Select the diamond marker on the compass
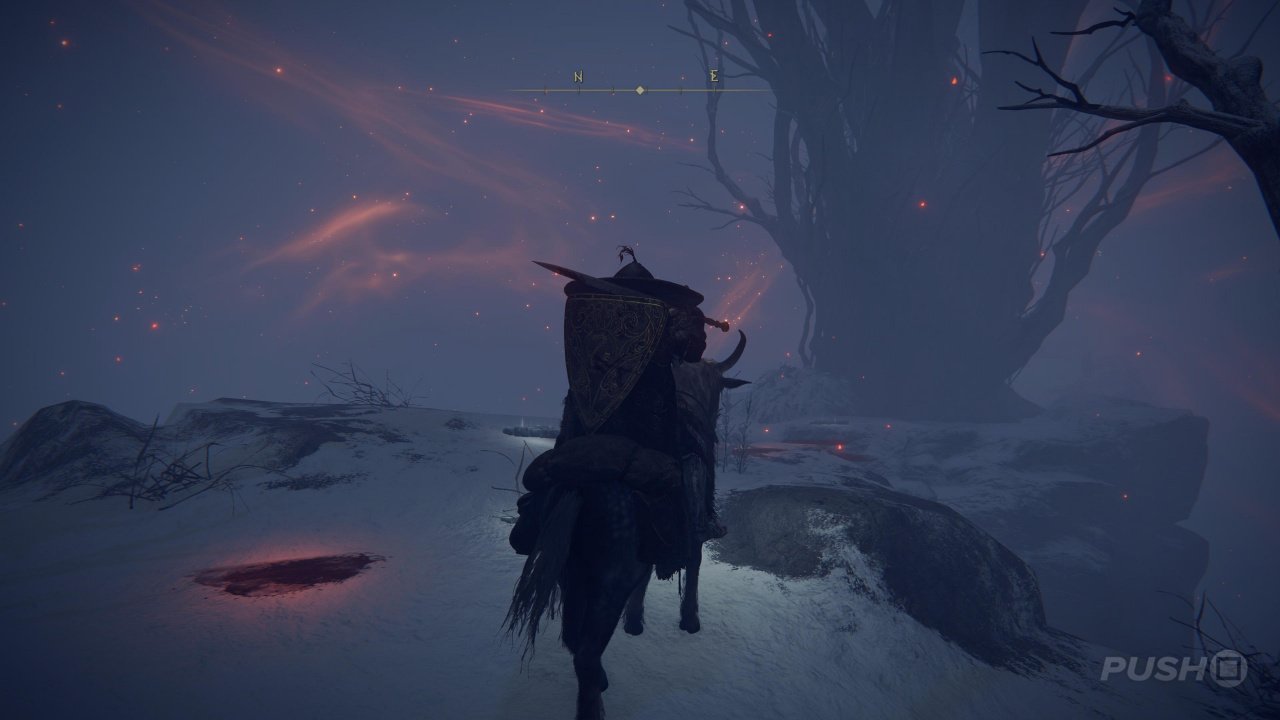 coord(640,90)
